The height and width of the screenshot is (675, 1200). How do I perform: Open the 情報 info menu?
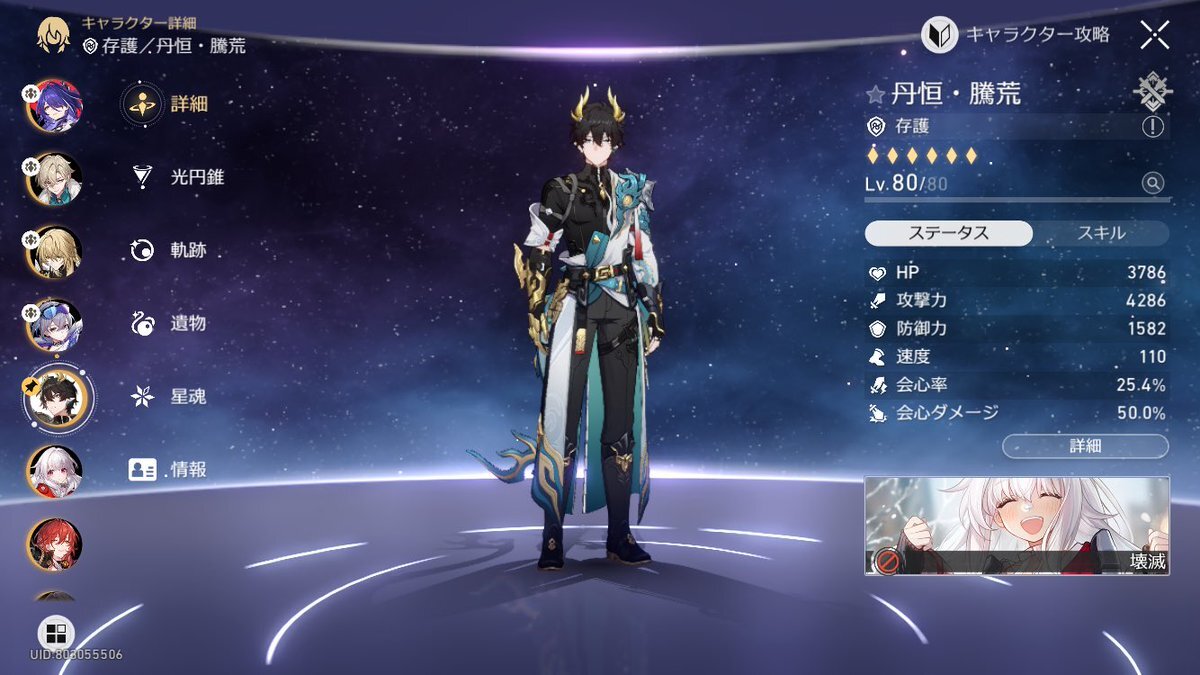[x=168, y=469]
